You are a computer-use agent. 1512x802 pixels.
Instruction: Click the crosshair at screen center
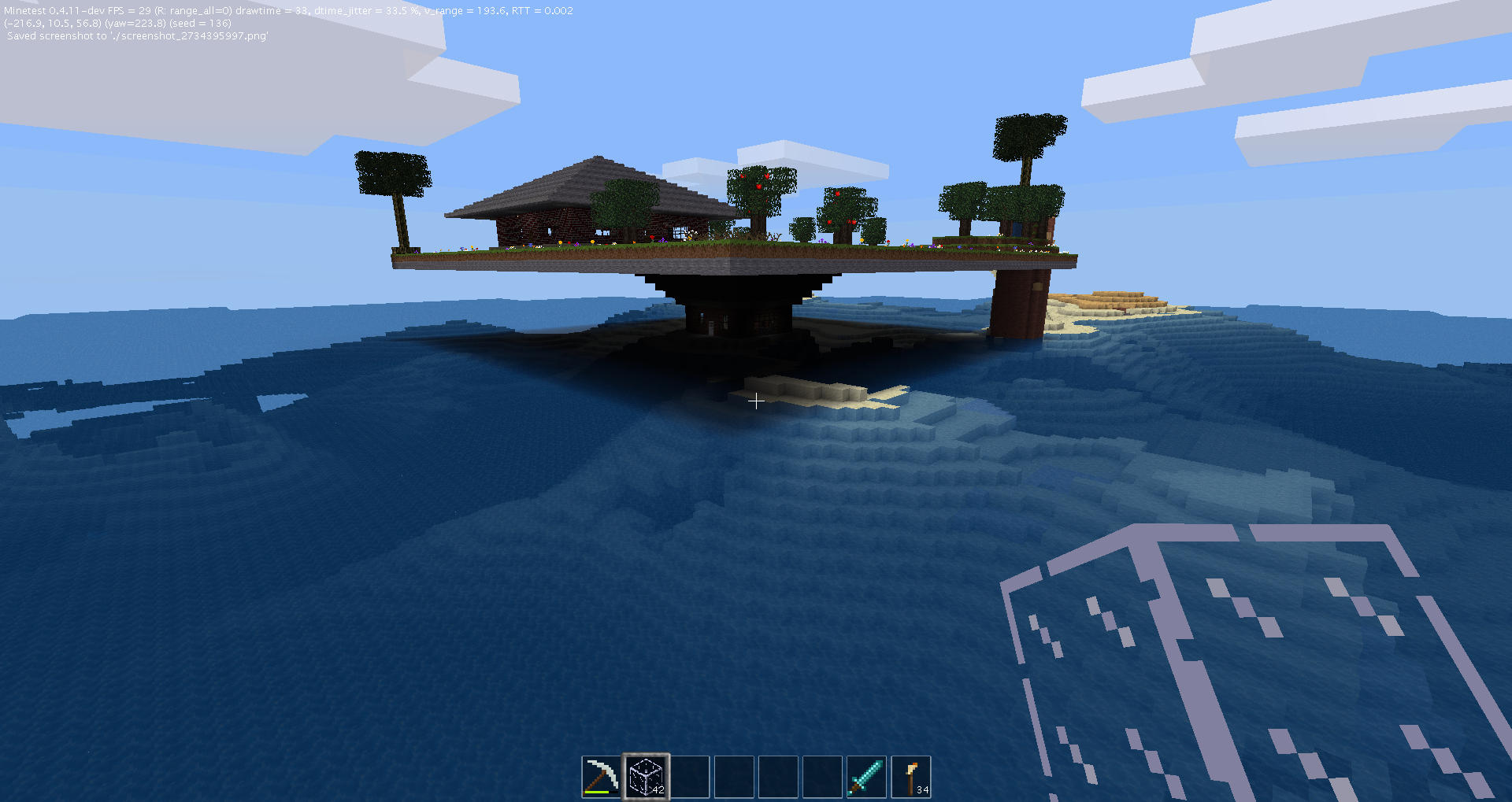tap(756, 401)
